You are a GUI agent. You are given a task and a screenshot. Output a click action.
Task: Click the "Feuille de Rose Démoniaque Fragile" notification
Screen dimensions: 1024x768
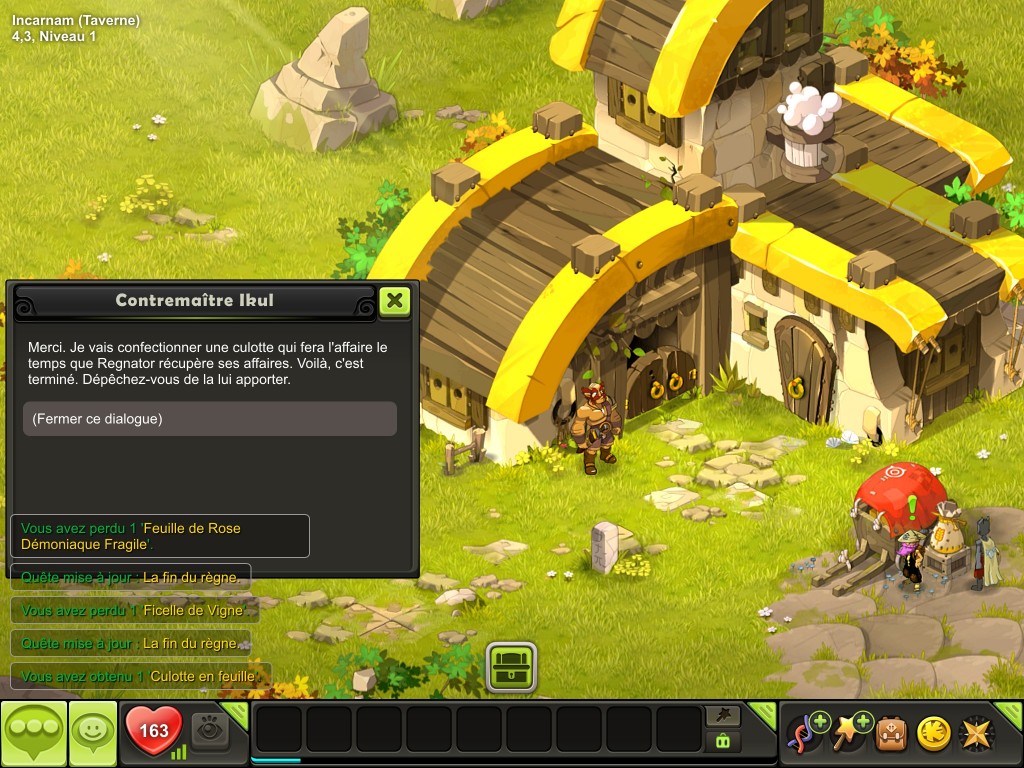pos(160,536)
